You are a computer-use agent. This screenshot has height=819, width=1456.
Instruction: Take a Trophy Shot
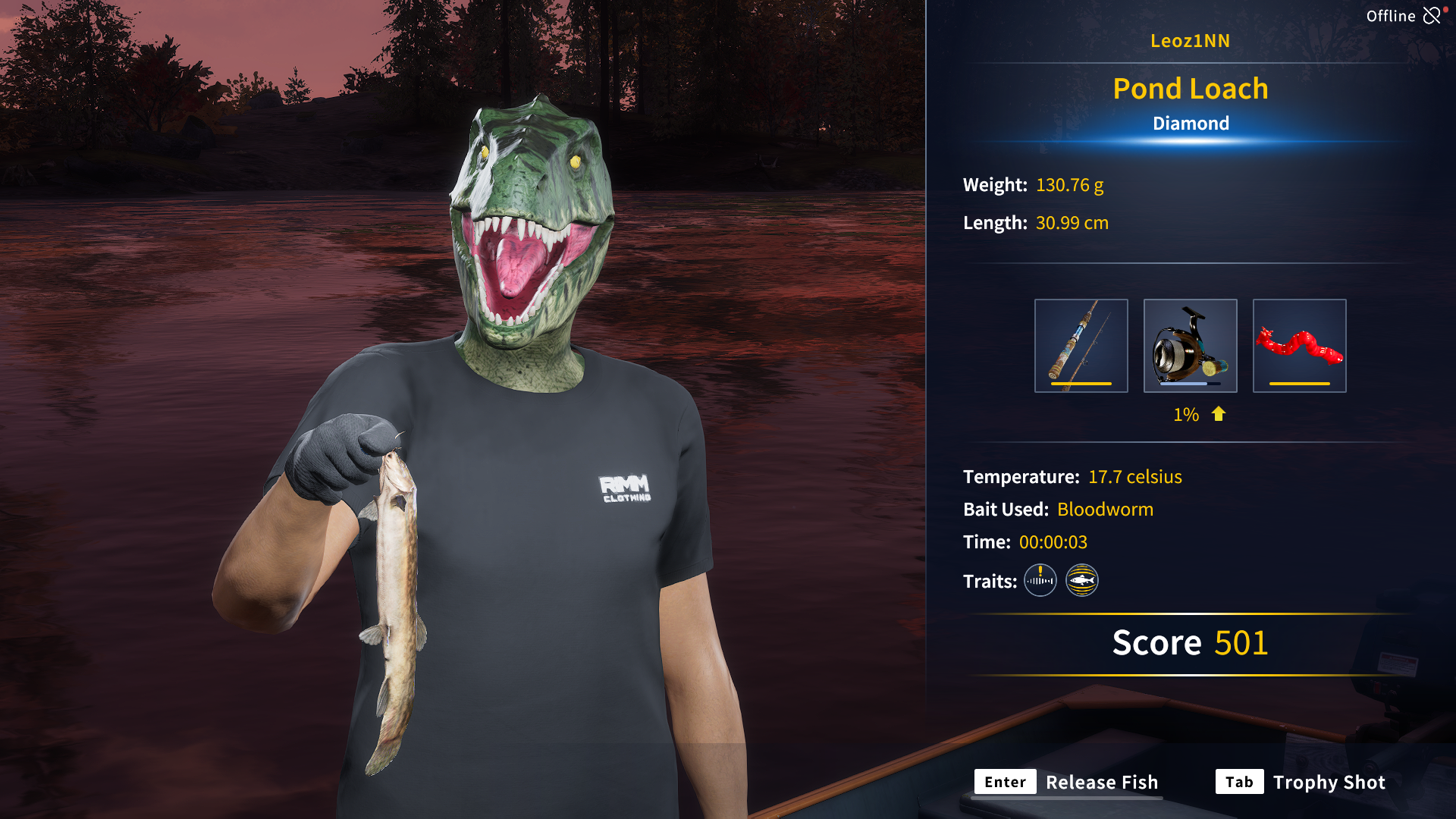pos(1301,782)
